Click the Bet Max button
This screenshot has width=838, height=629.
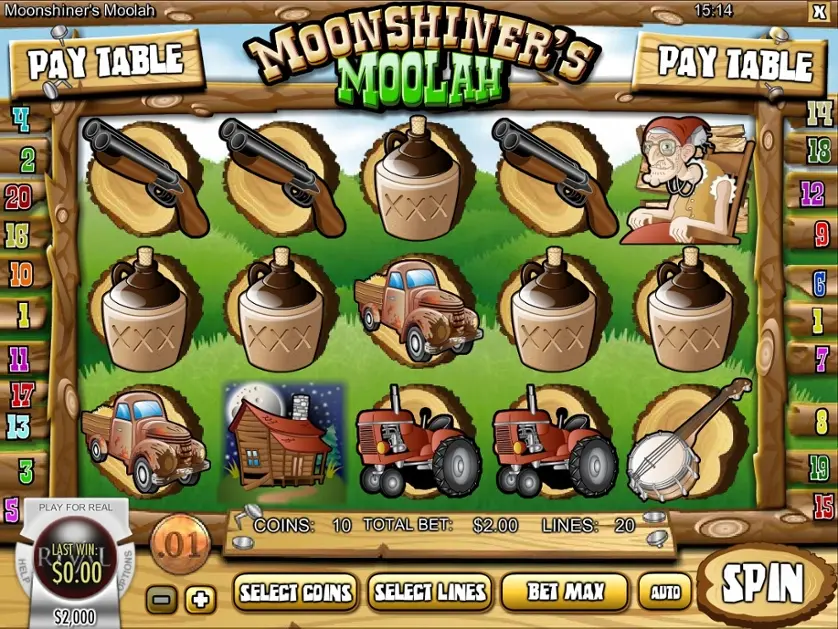tap(565, 592)
